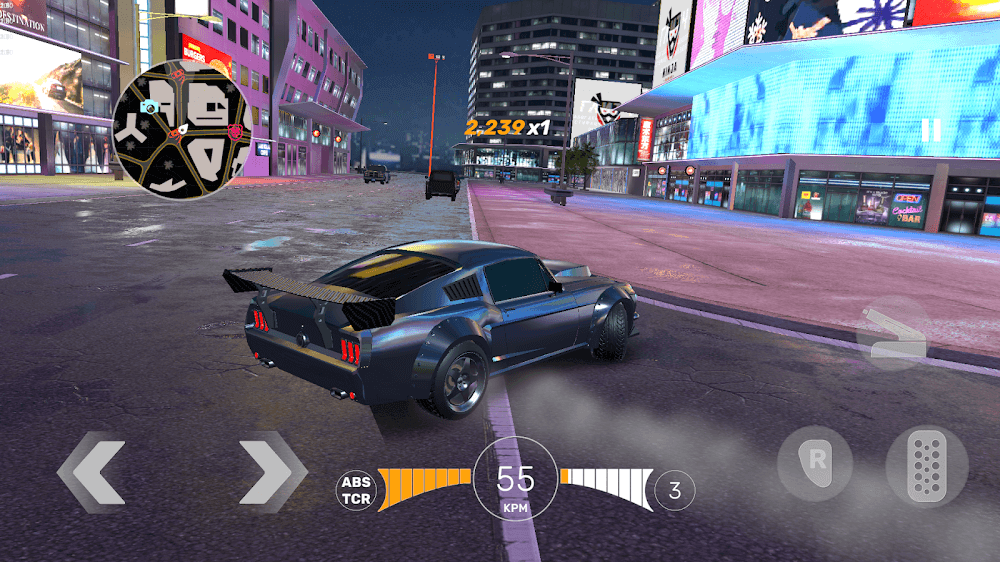1000x562 pixels.
Task: Pause the game
Action: [931, 130]
